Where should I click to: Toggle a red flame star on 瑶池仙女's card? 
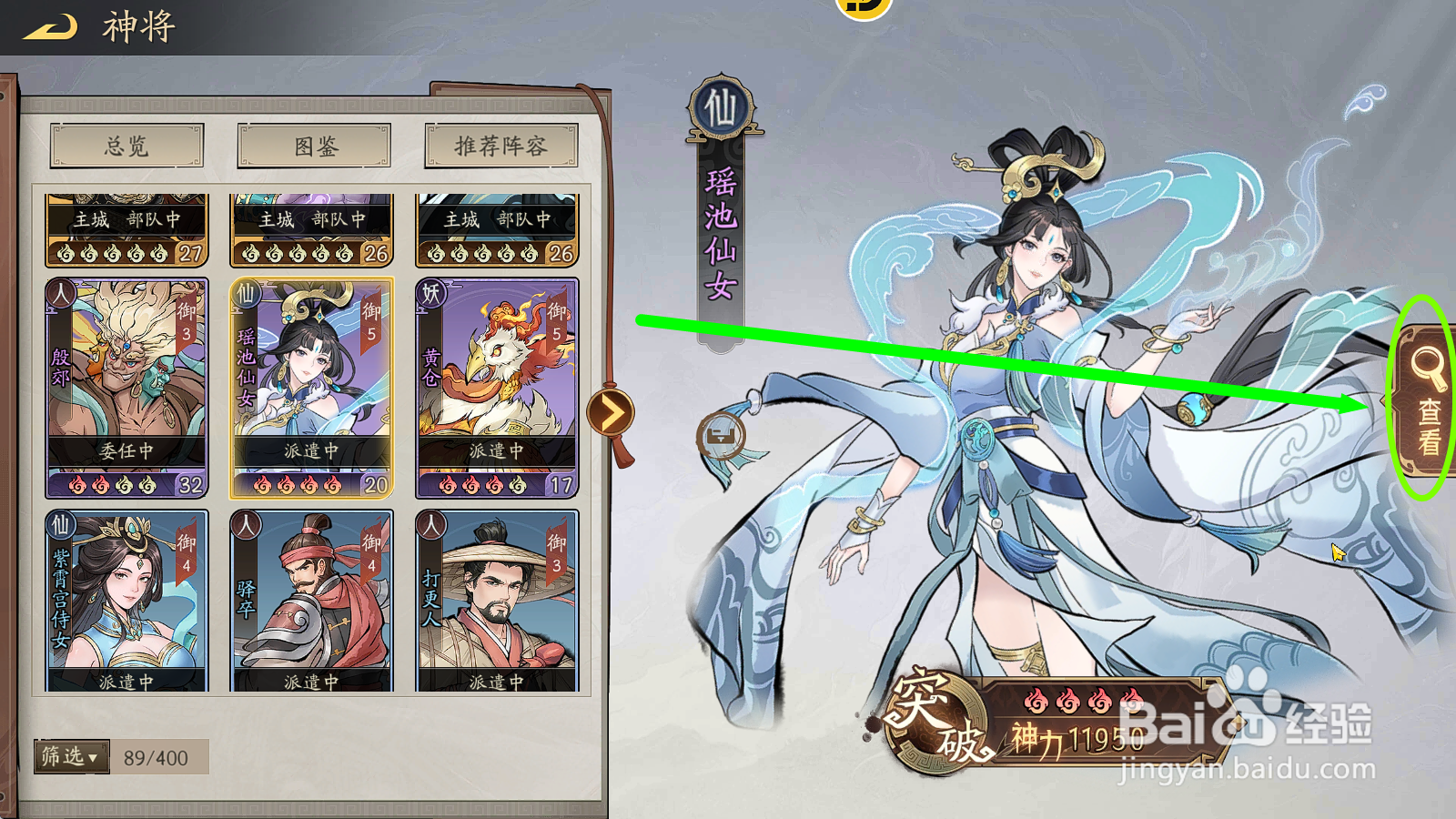point(264,483)
